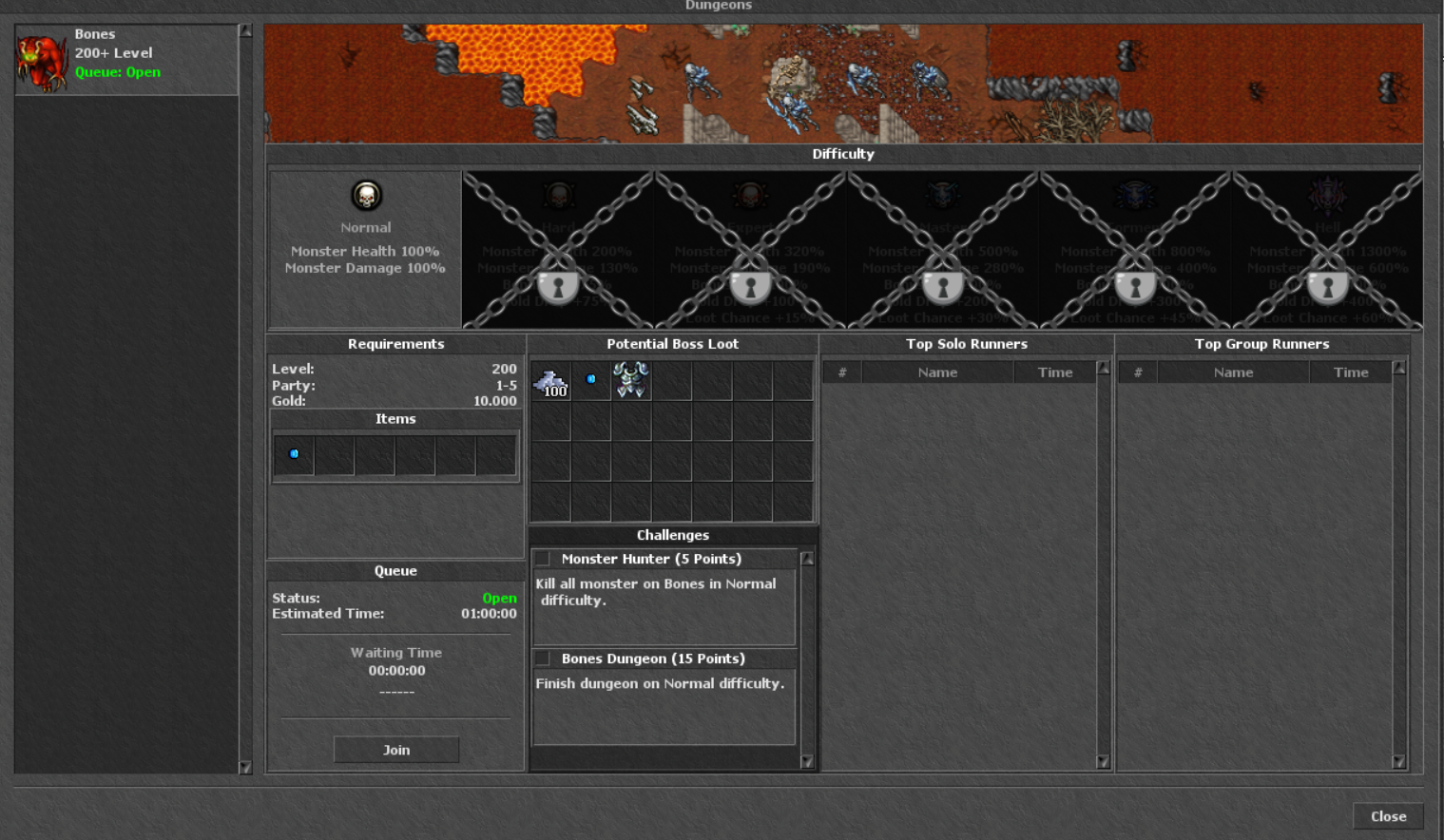Select the stack of 100 platinum coins loot

(x=551, y=380)
